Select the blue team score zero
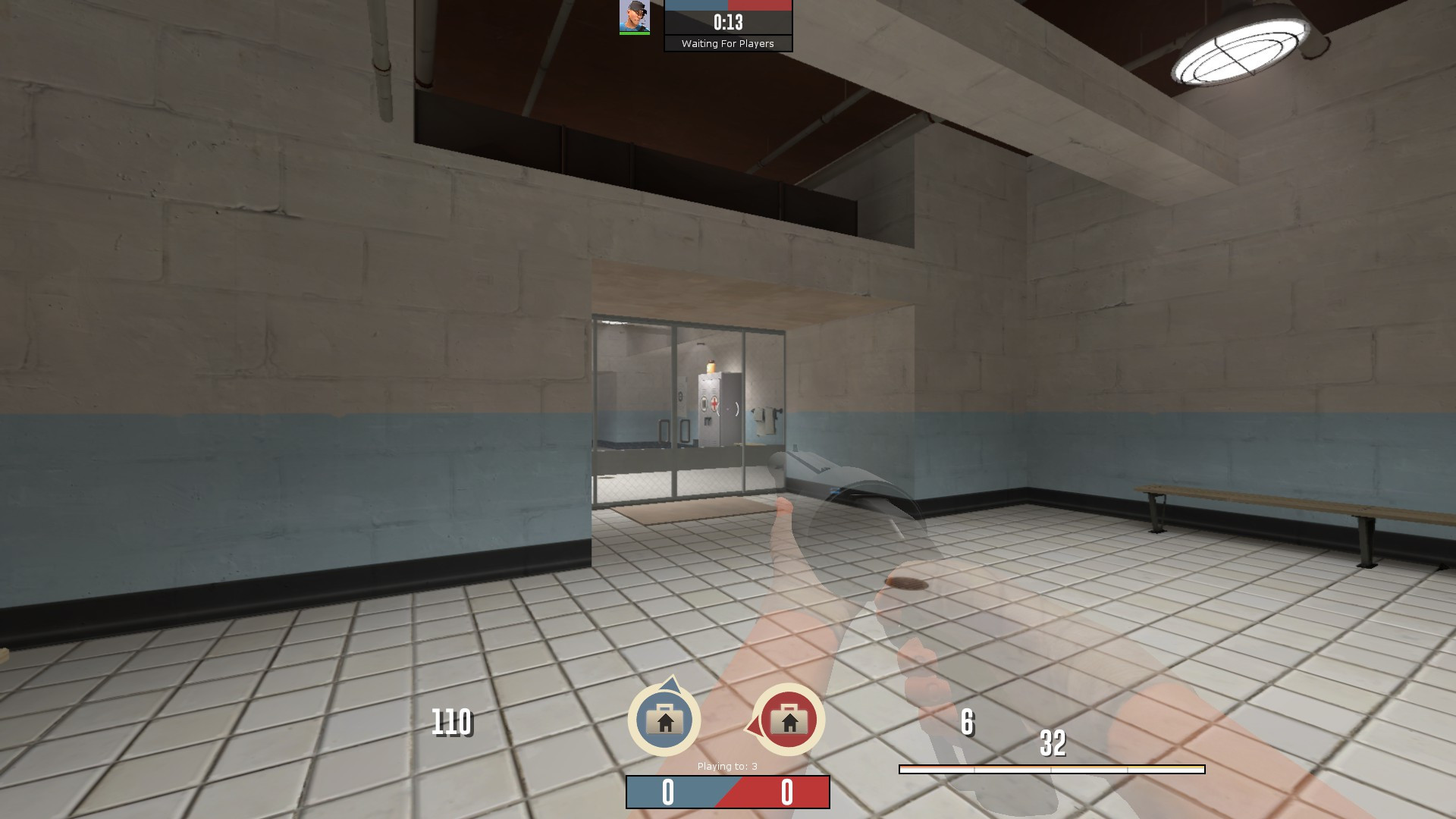1456x819 pixels. coord(667,790)
